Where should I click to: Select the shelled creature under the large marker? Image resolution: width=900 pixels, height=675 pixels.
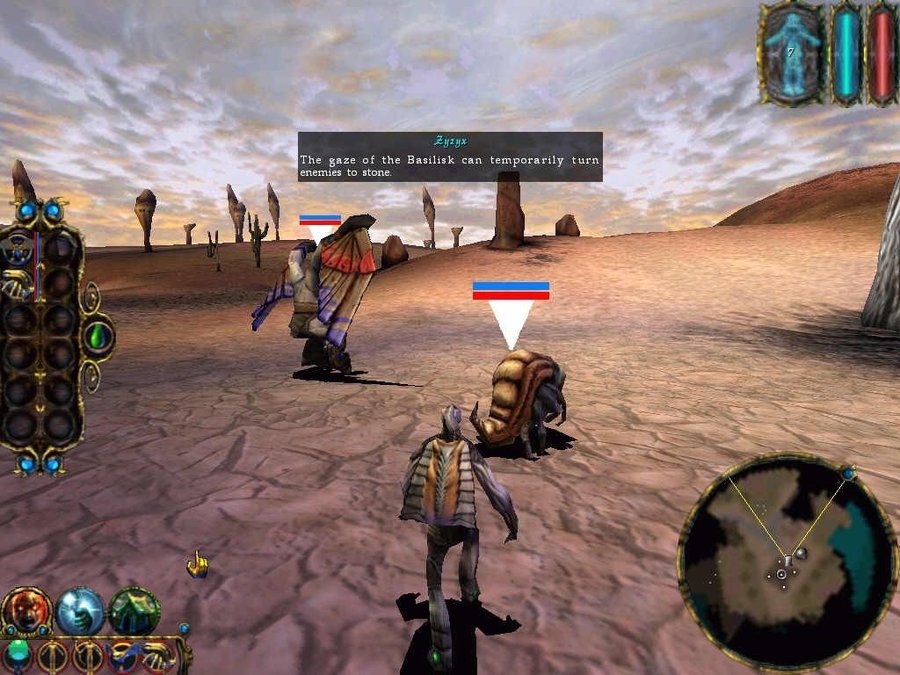[x=518, y=398]
